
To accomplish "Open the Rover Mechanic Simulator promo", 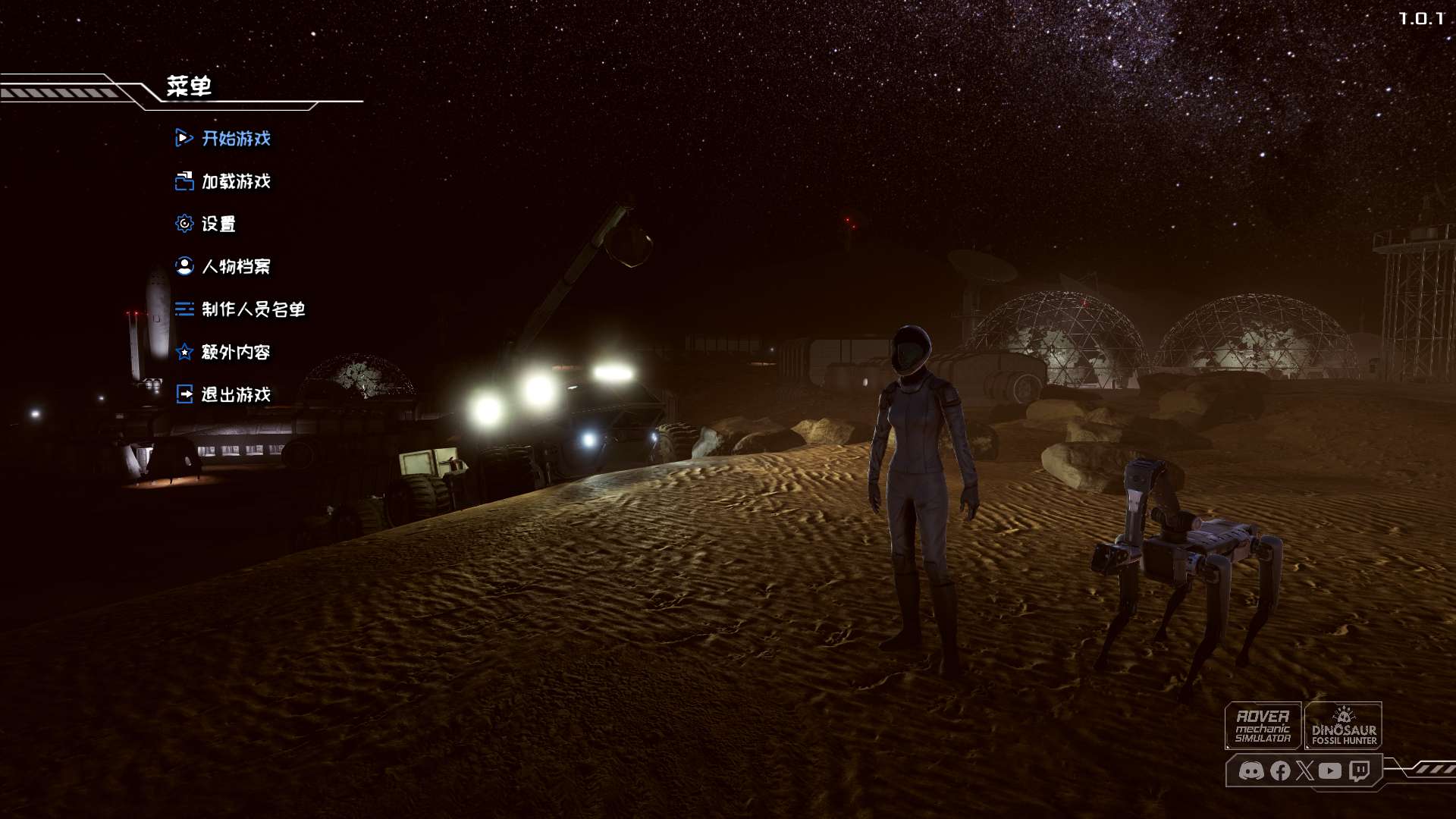I will (1263, 726).
